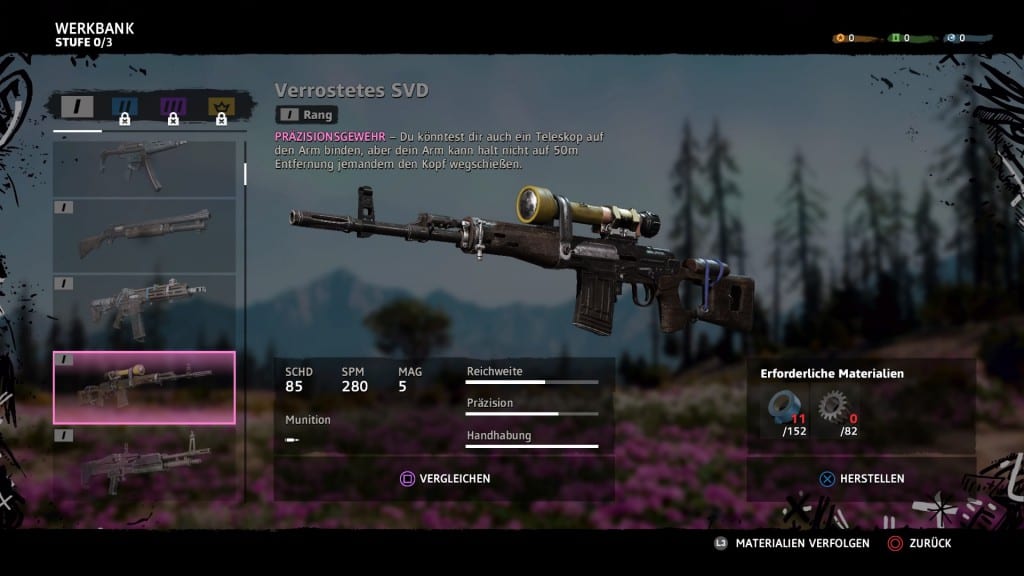The height and width of the screenshot is (576, 1024).
Task: Pick the assault rifle in the weapon list
Action: click(144, 309)
